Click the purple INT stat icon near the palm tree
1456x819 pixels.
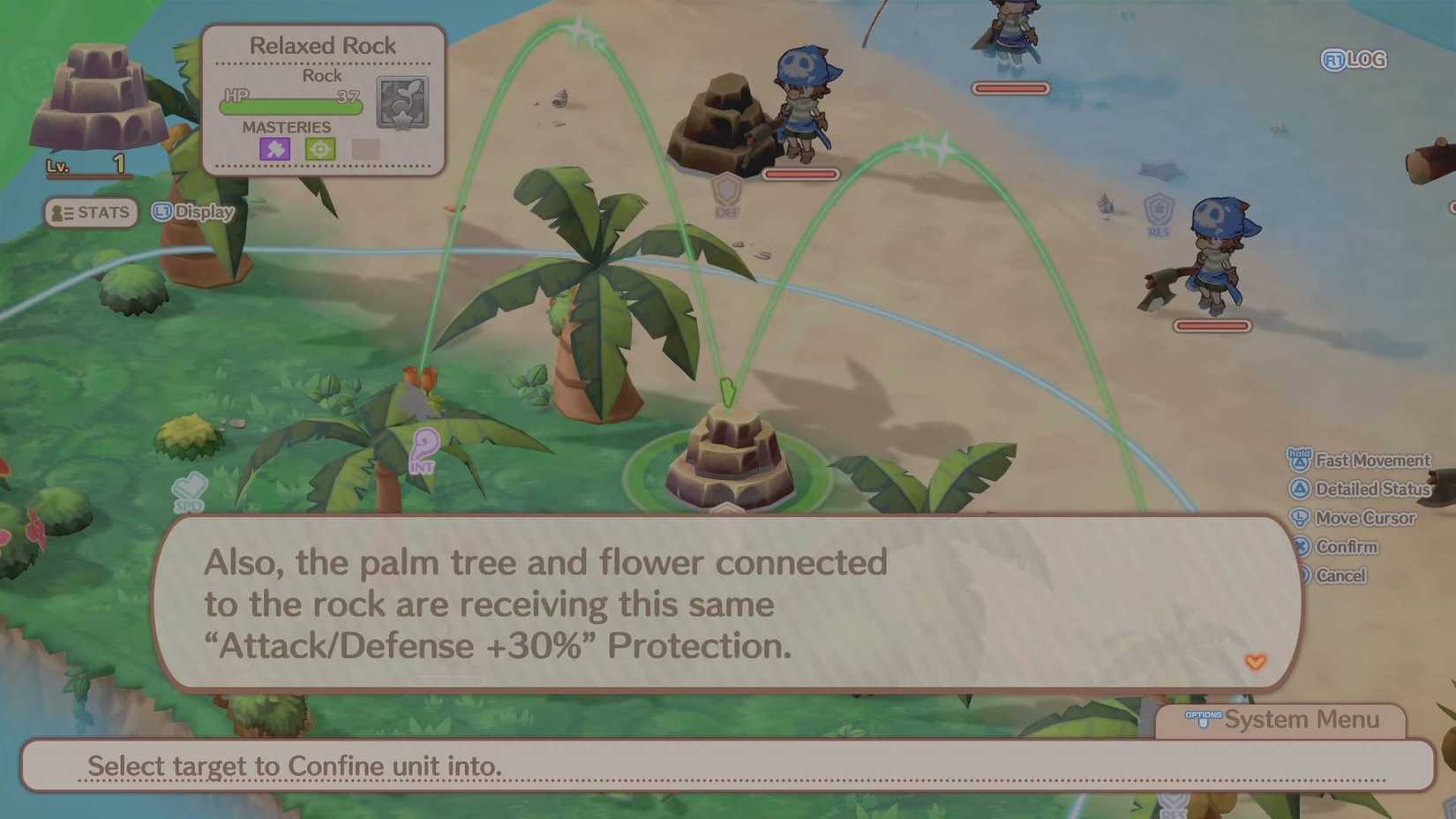[x=422, y=450]
